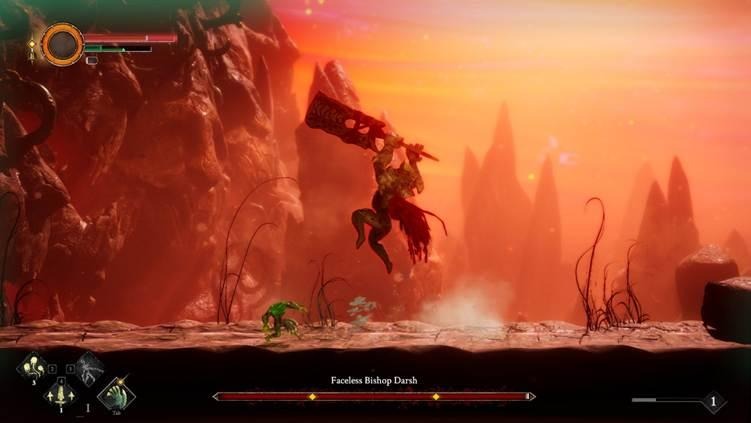This screenshot has height=423, width=751.
Task: Click the level 1 diamond badge
Action: coord(712,402)
